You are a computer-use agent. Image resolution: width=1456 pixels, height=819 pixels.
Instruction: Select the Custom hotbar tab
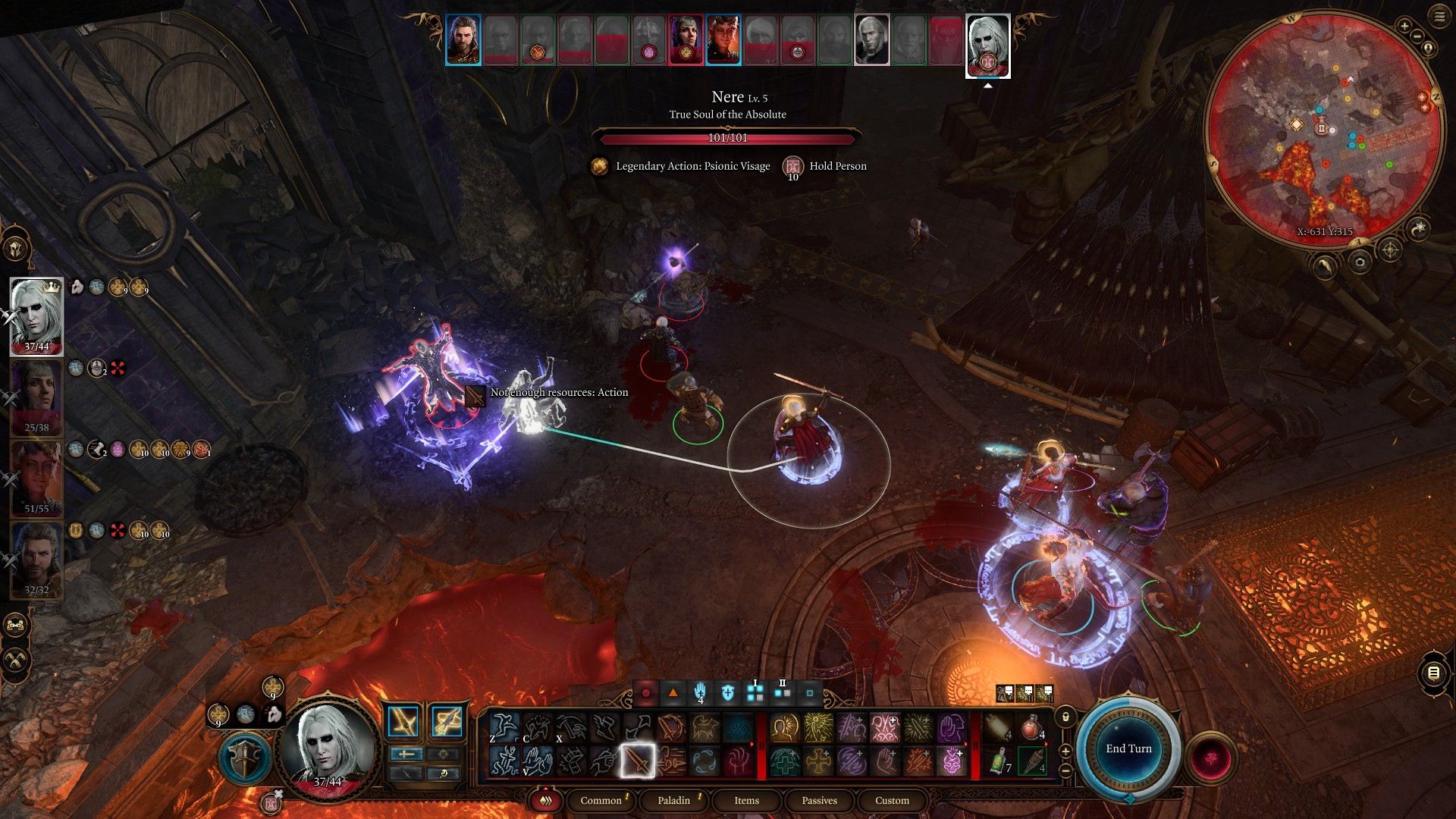(x=892, y=800)
